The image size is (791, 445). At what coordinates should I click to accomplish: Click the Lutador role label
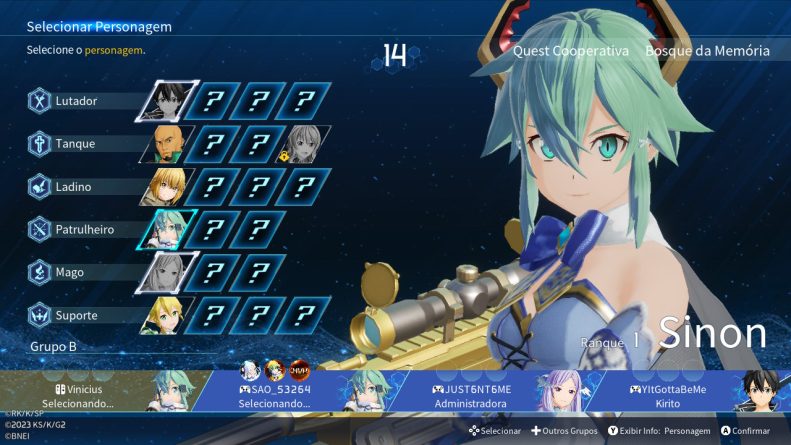[75, 101]
